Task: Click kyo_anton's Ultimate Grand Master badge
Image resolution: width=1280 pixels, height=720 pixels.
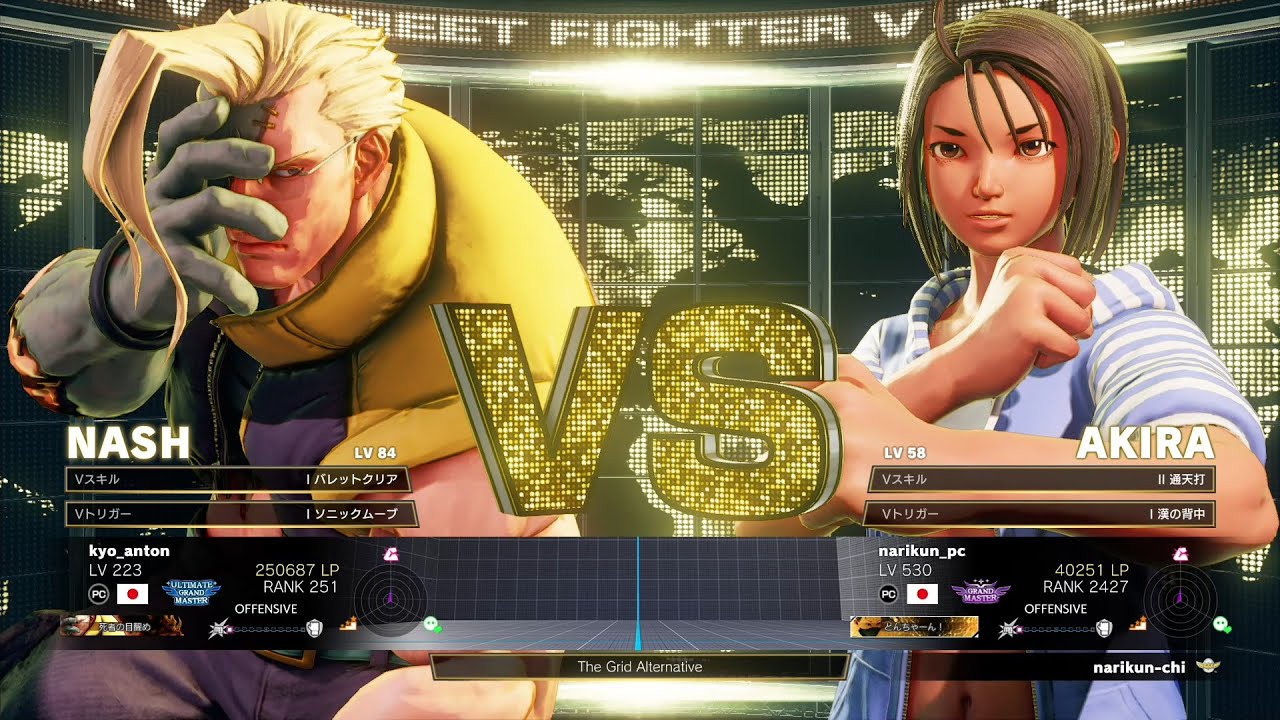Action: [x=191, y=593]
